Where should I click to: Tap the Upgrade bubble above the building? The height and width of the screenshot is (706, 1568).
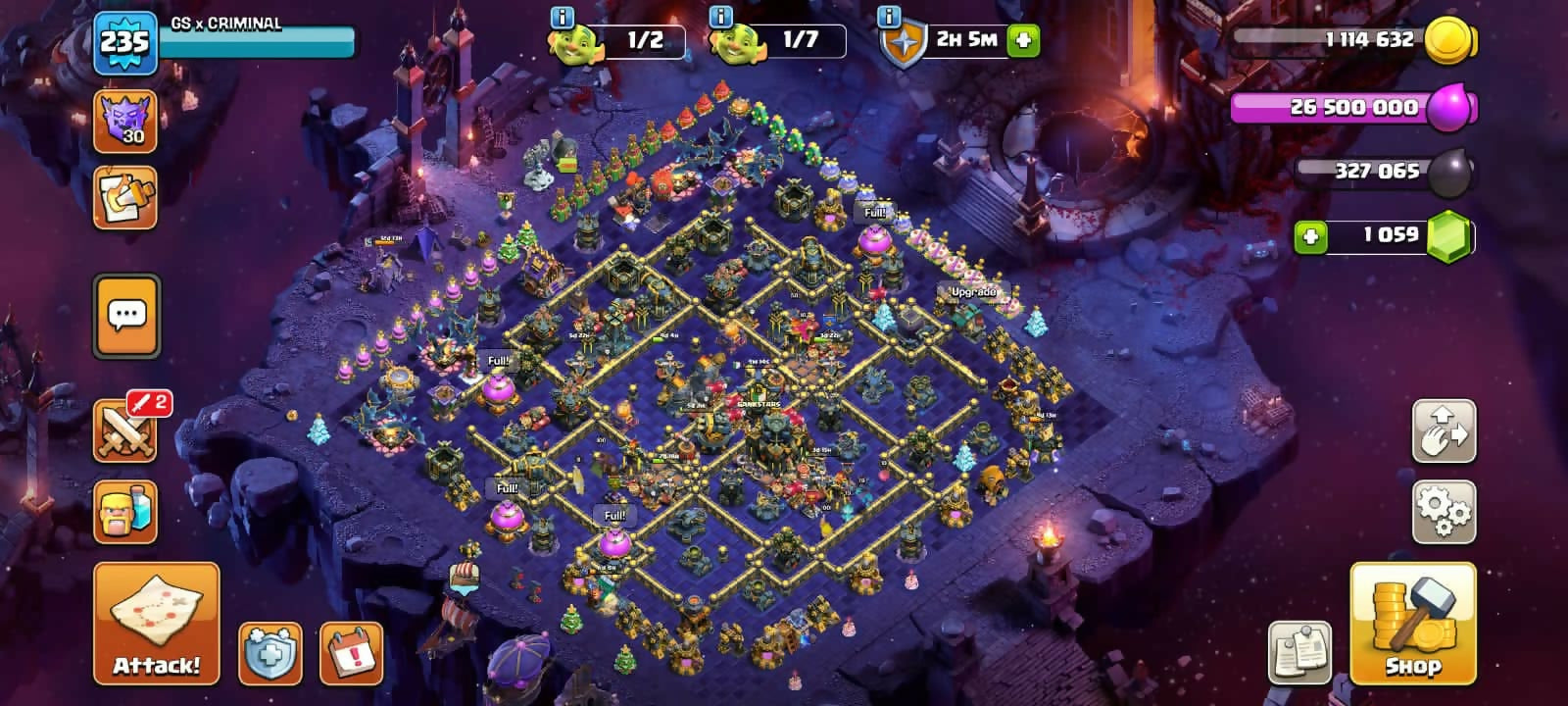pyautogui.click(x=972, y=292)
